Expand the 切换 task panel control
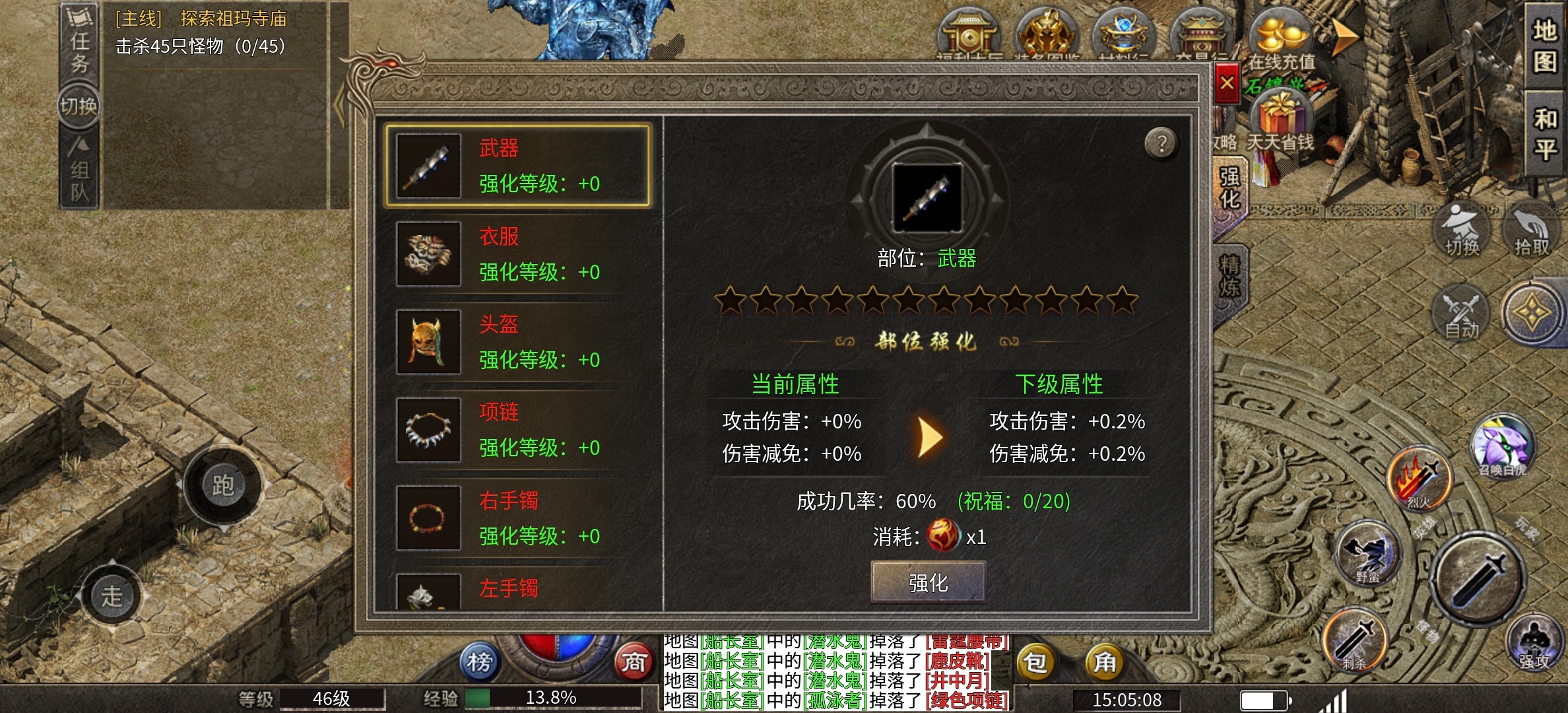This screenshot has height=713, width=1568. 78,106
